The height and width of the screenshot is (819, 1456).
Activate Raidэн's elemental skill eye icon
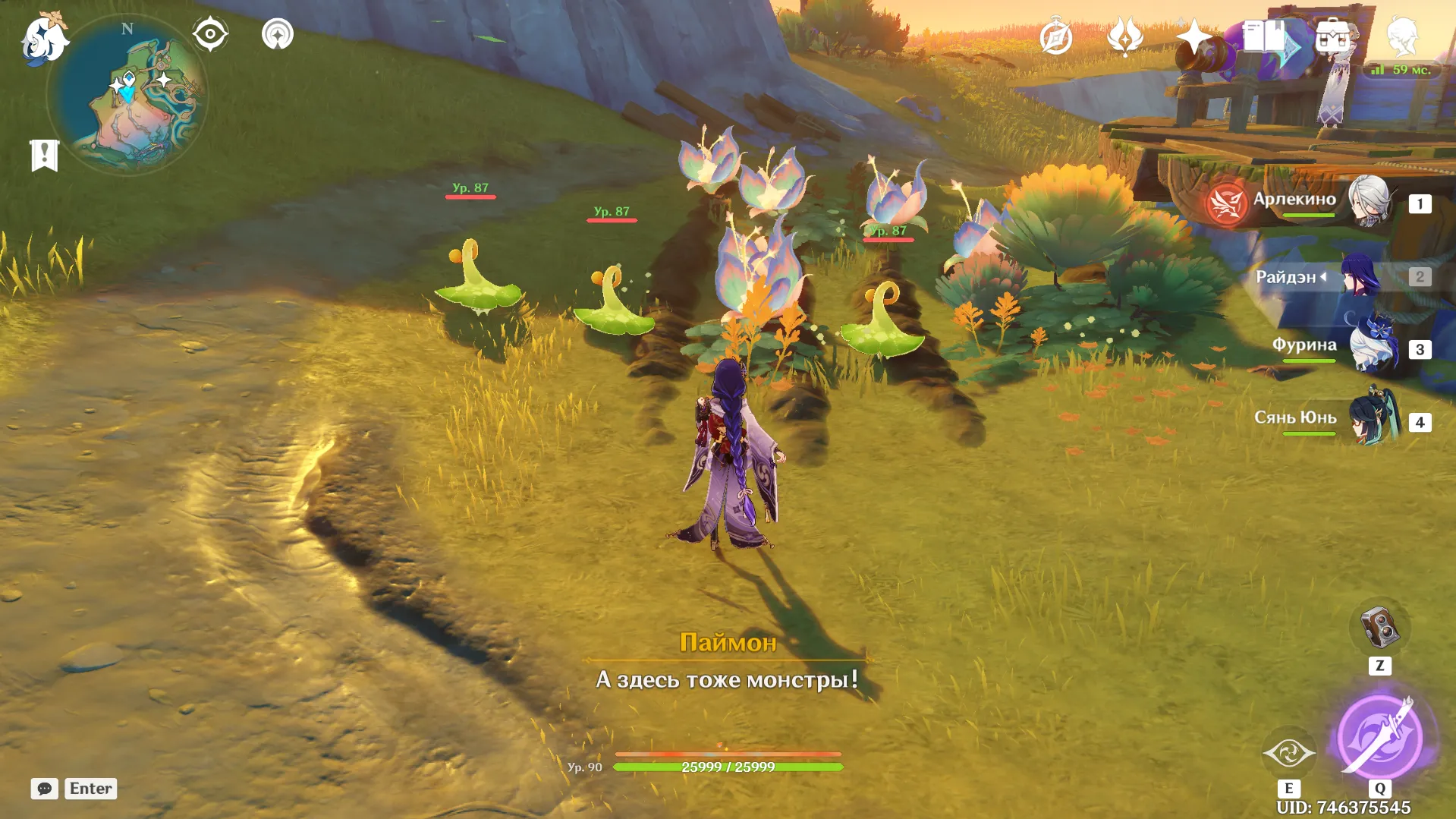(x=1288, y=753)
